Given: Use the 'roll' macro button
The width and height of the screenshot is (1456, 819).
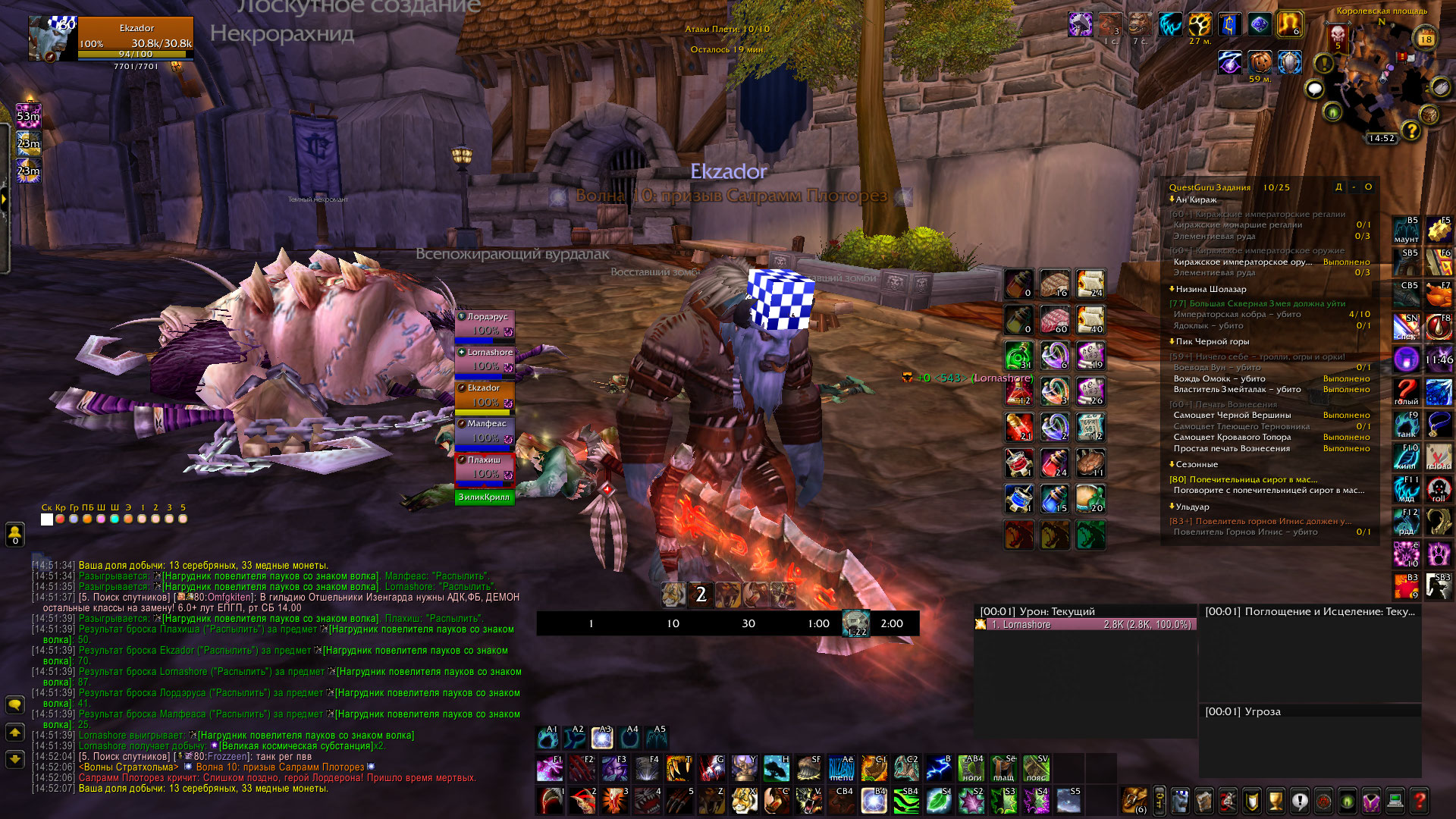Looking at the screenshot, I should click(1439, 490).
